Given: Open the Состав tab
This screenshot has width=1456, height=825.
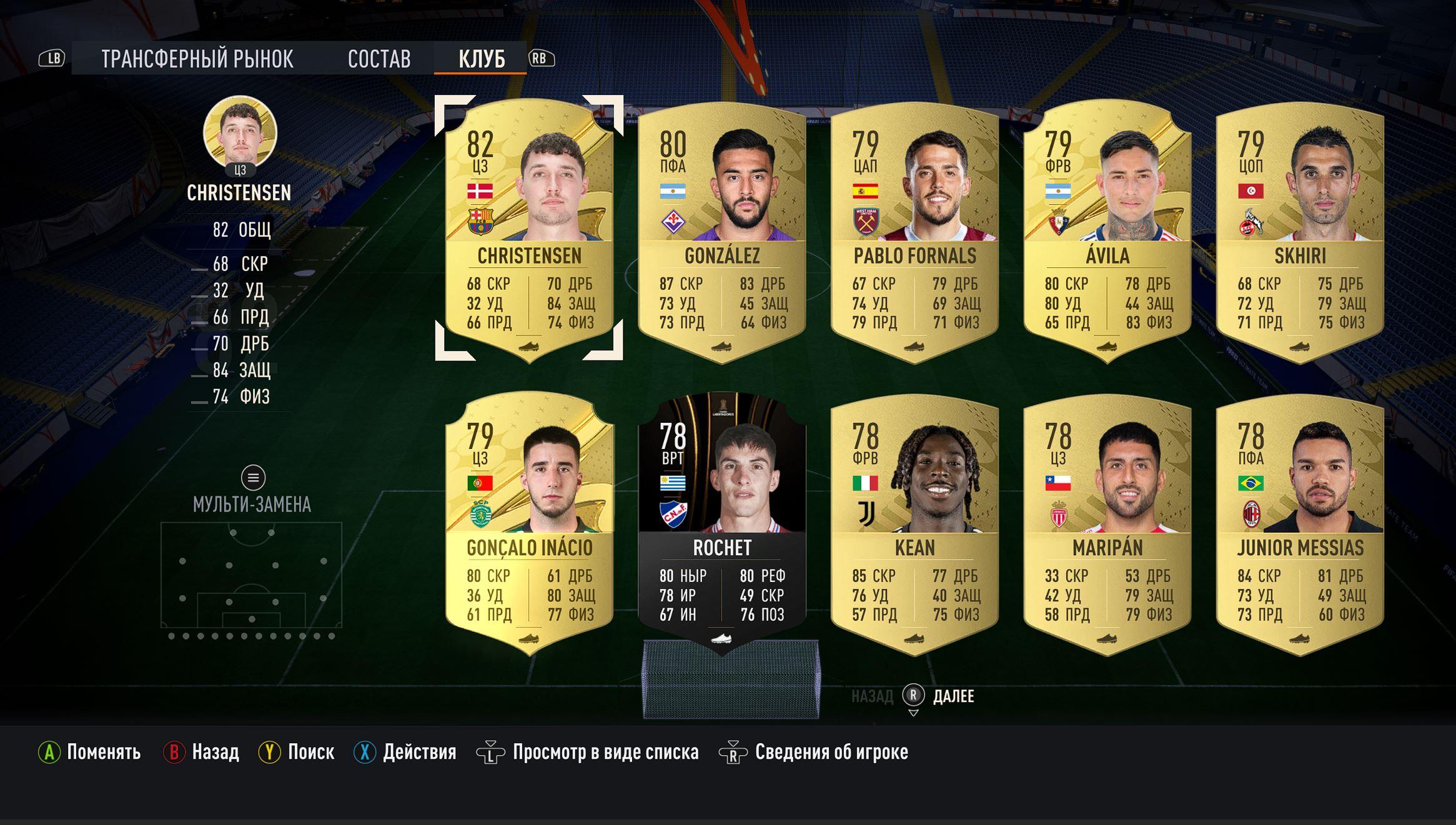Looking at the screenshot, I should click(379, 59).
